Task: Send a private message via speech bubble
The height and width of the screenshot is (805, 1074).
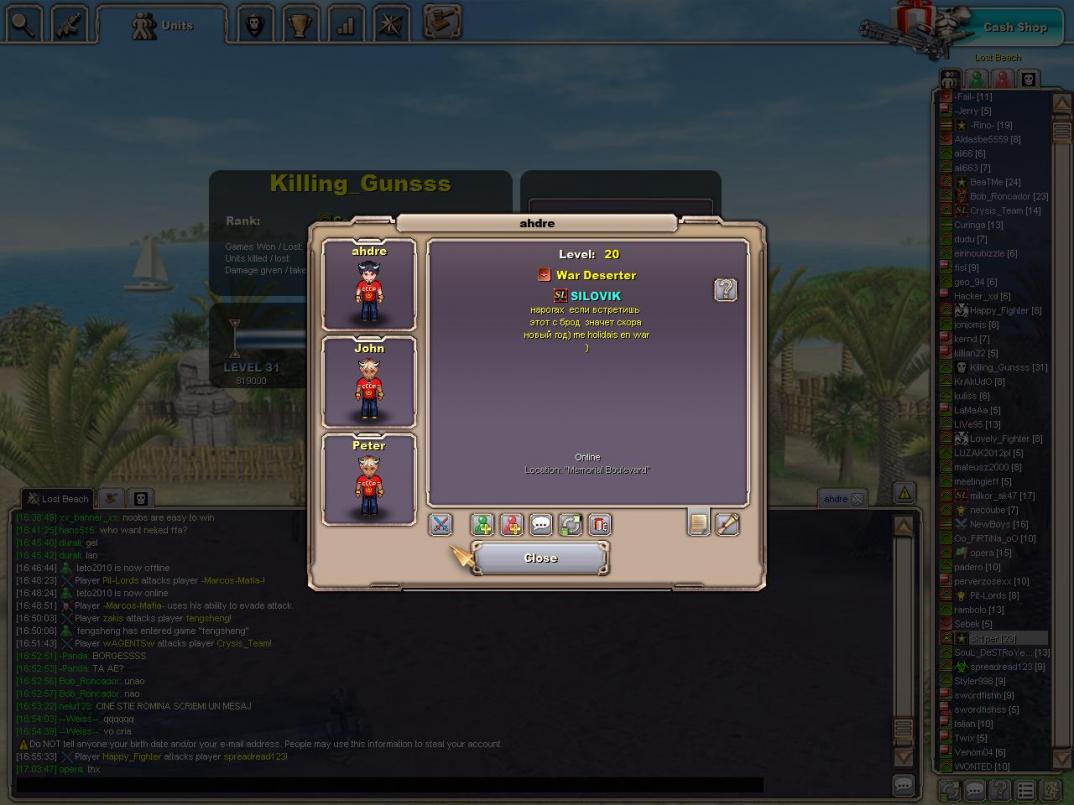Action: click(541, 524)
